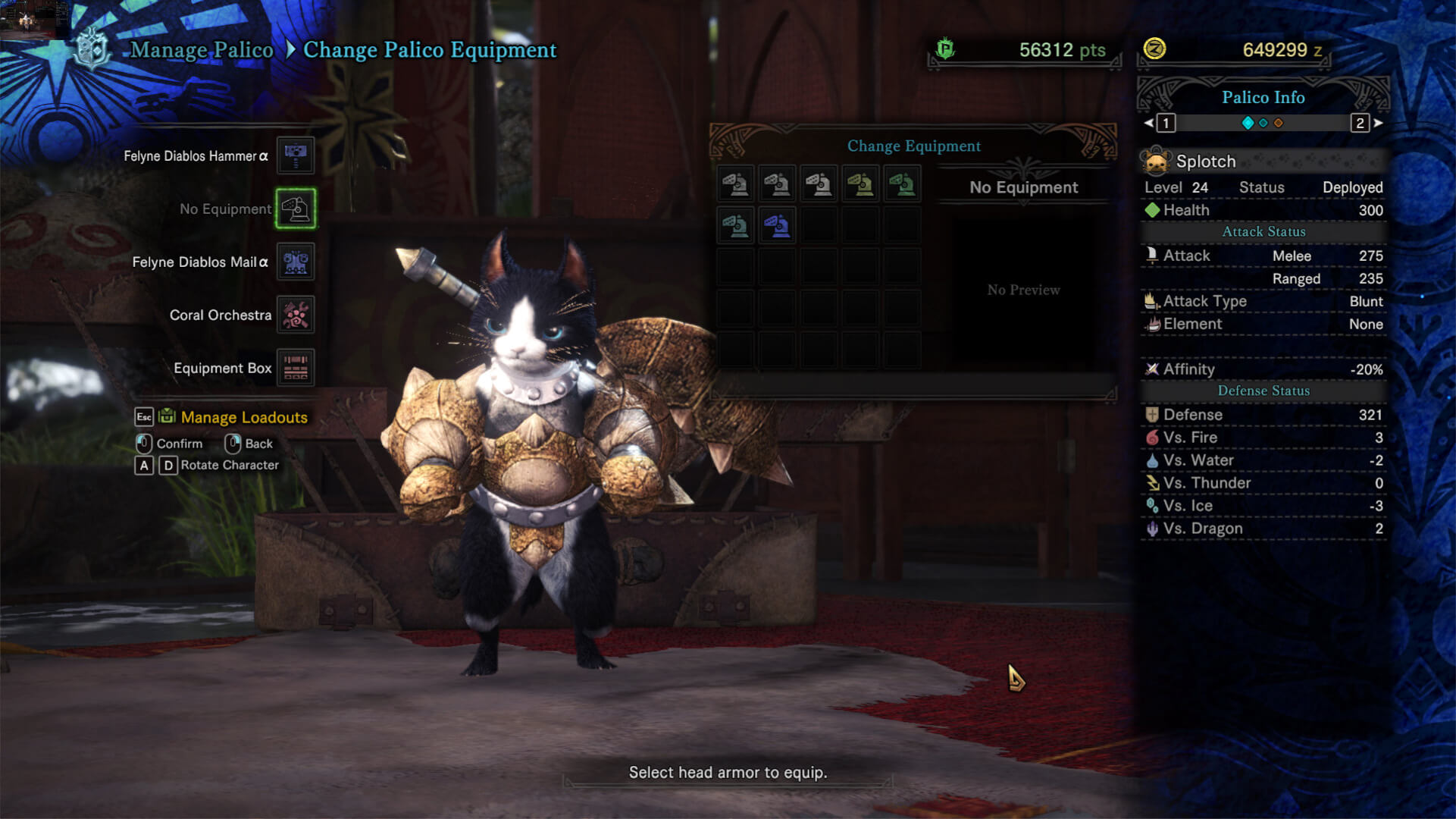Go to next Palico Info page arrow
Viewport: 1456px width, 819px height.
point(1378,123)
